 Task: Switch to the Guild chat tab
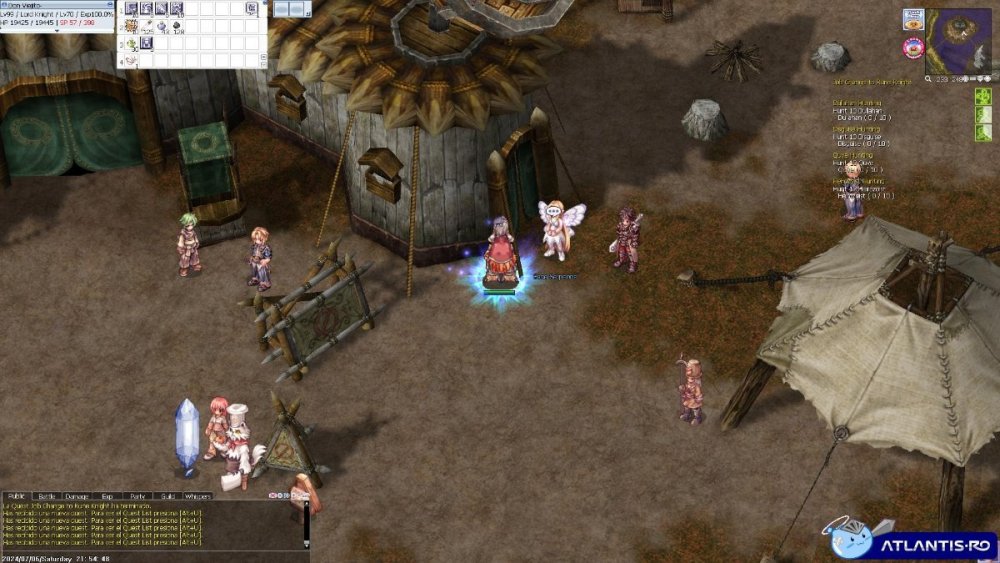click(x=167, y=496)
